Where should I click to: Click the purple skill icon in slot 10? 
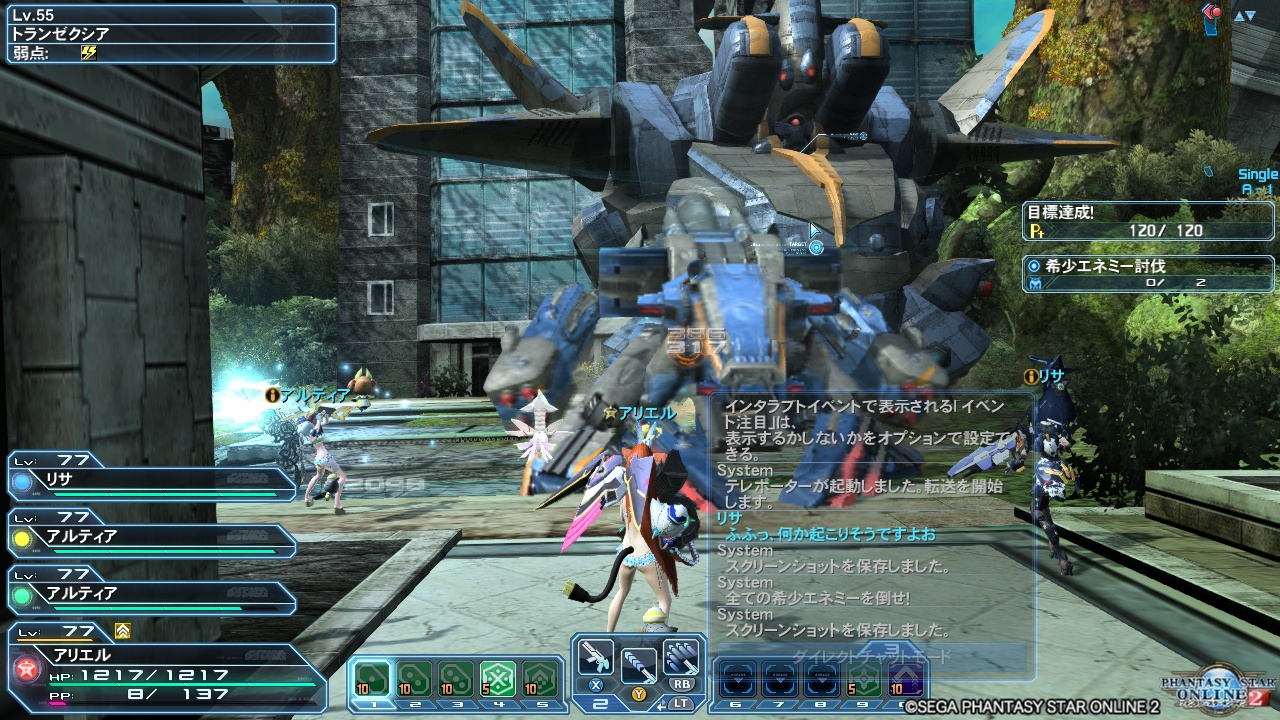[905, 680]
